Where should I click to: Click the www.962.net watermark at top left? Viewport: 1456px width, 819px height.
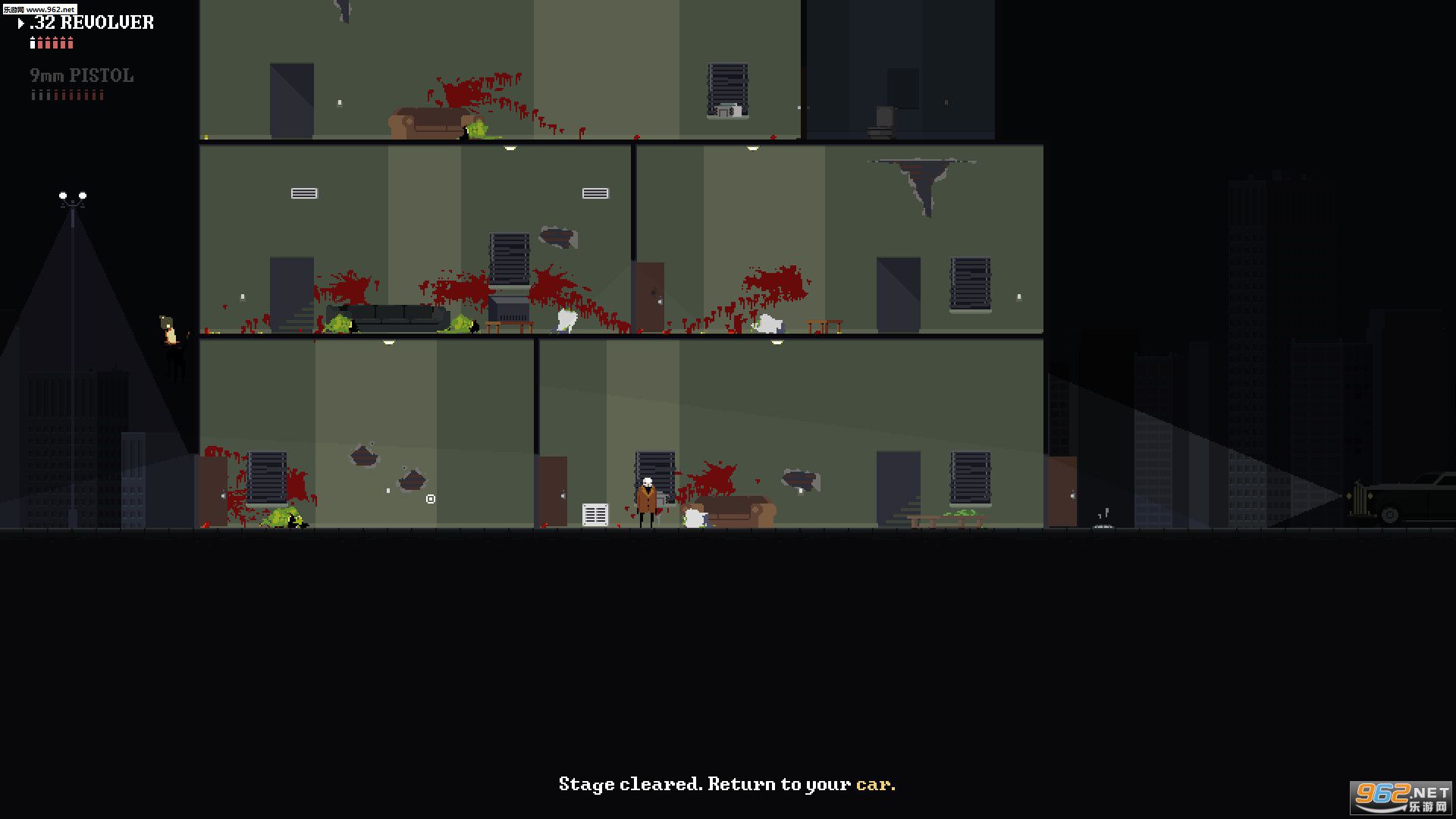point(38,10)
